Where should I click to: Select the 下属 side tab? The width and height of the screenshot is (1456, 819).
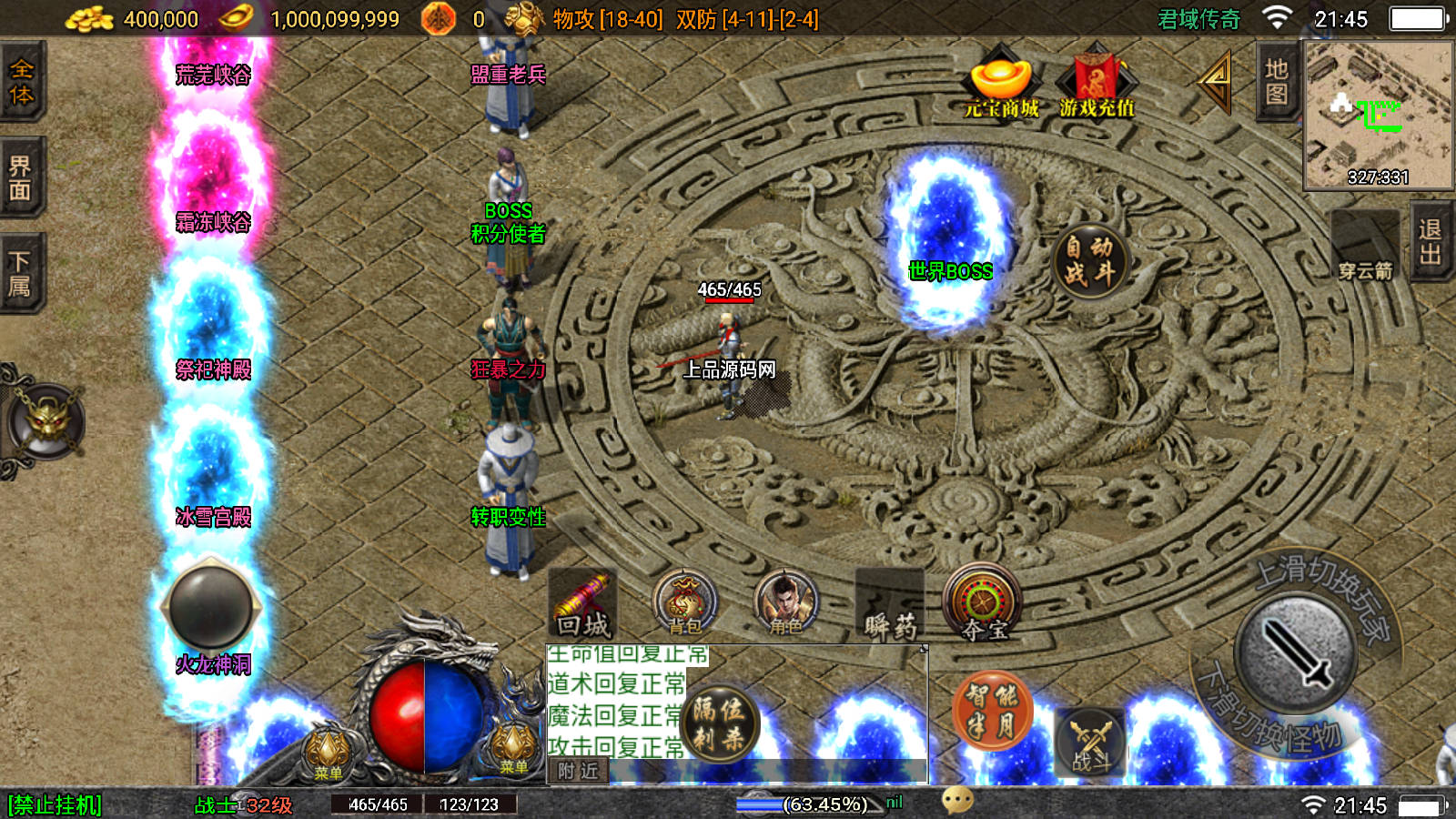[21, 274]
